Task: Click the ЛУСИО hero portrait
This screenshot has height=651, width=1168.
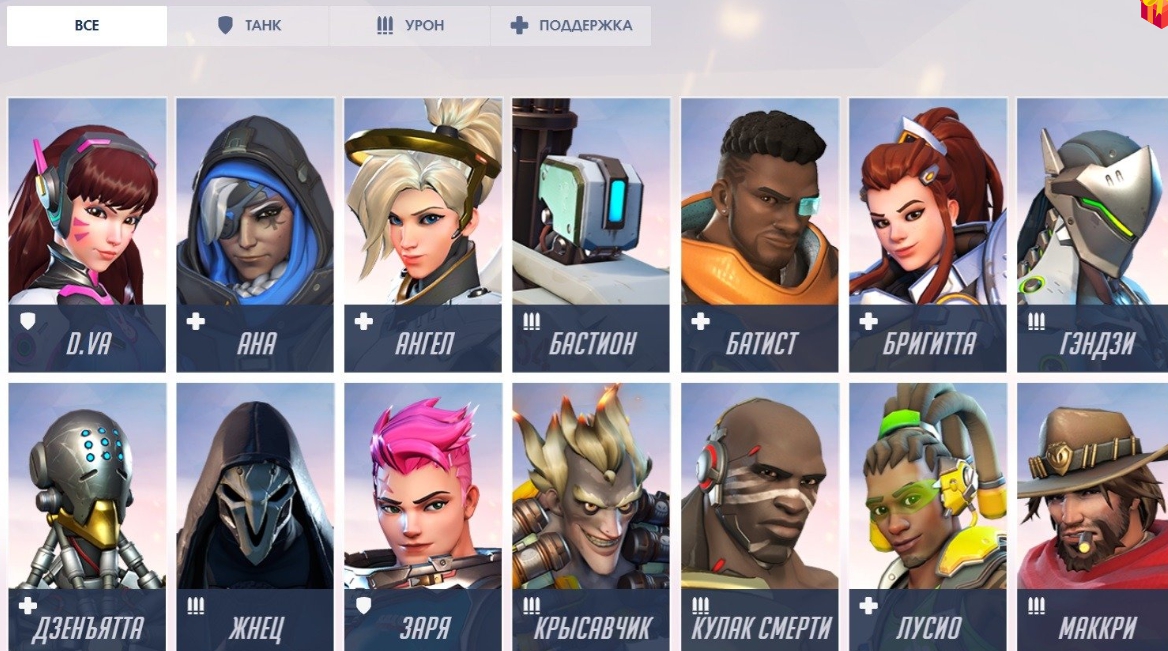Action: (928, 517)
